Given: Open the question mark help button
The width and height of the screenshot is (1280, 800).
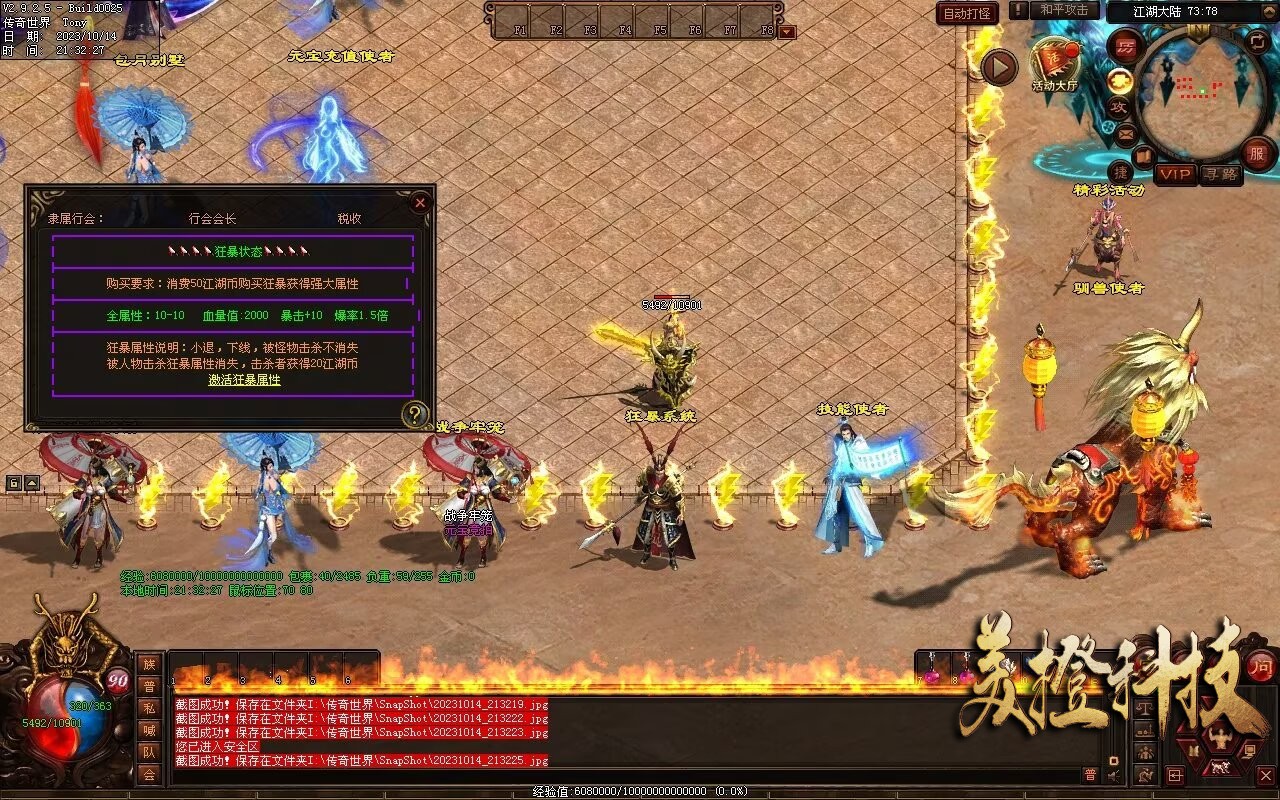Looking at the screenshot, I should (415, 414).
